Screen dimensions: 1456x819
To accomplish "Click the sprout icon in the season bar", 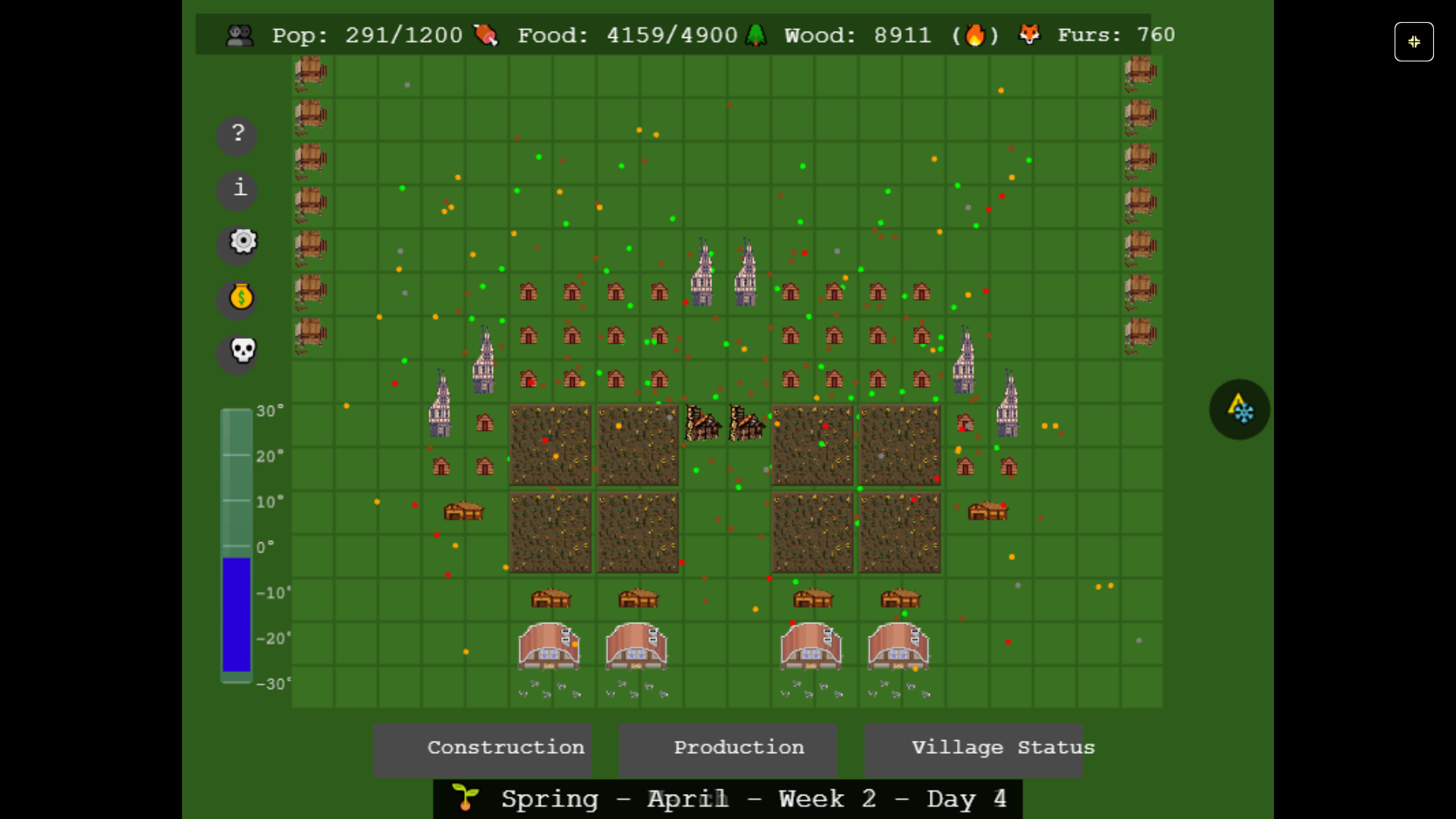I will click(x=465, y=798).
